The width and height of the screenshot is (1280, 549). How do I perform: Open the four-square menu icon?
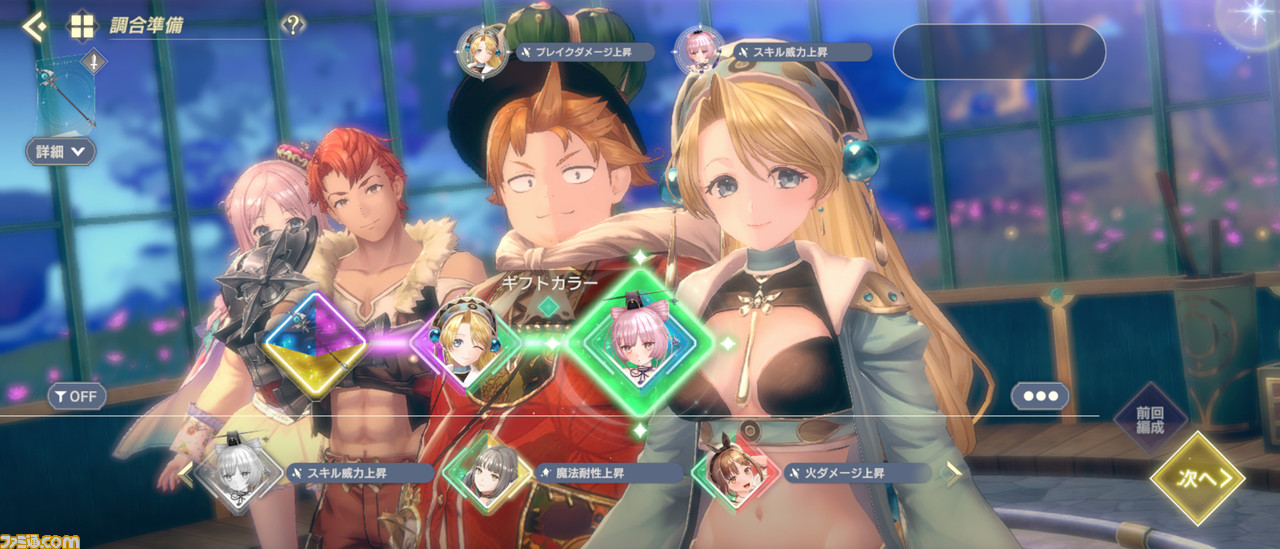point(81,26)
